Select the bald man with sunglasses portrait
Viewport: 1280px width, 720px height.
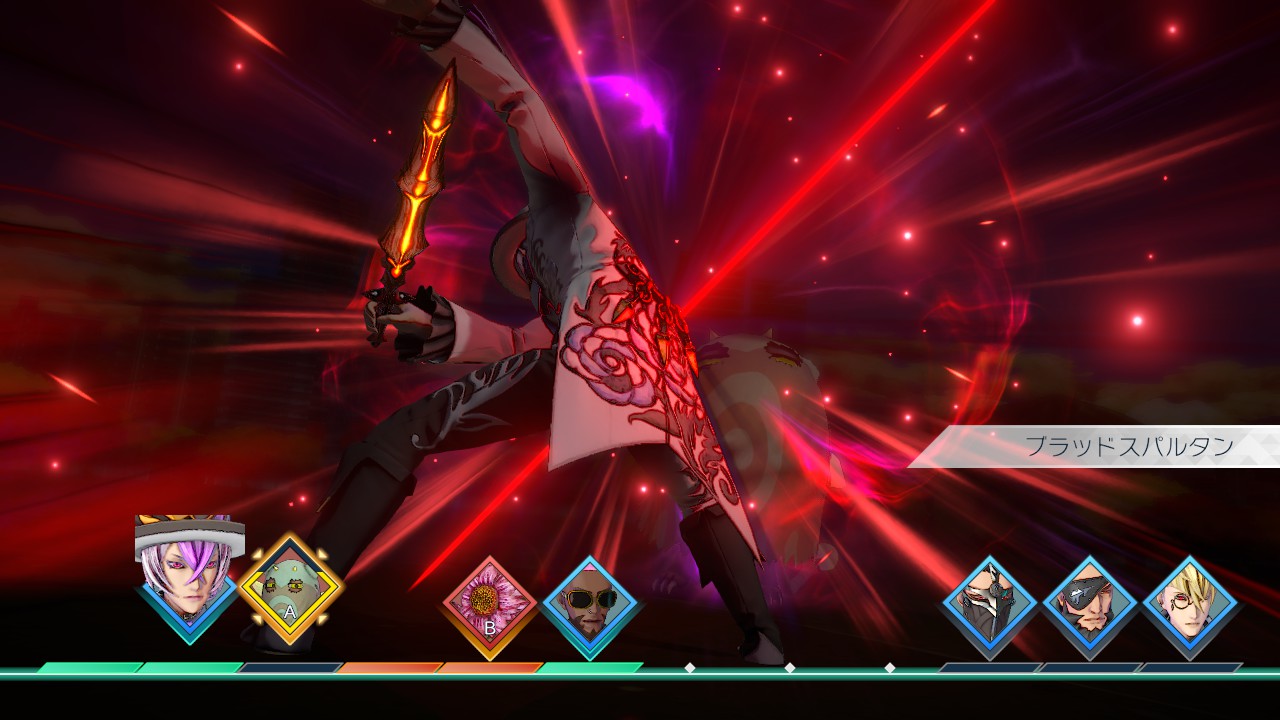click(590, 605)
